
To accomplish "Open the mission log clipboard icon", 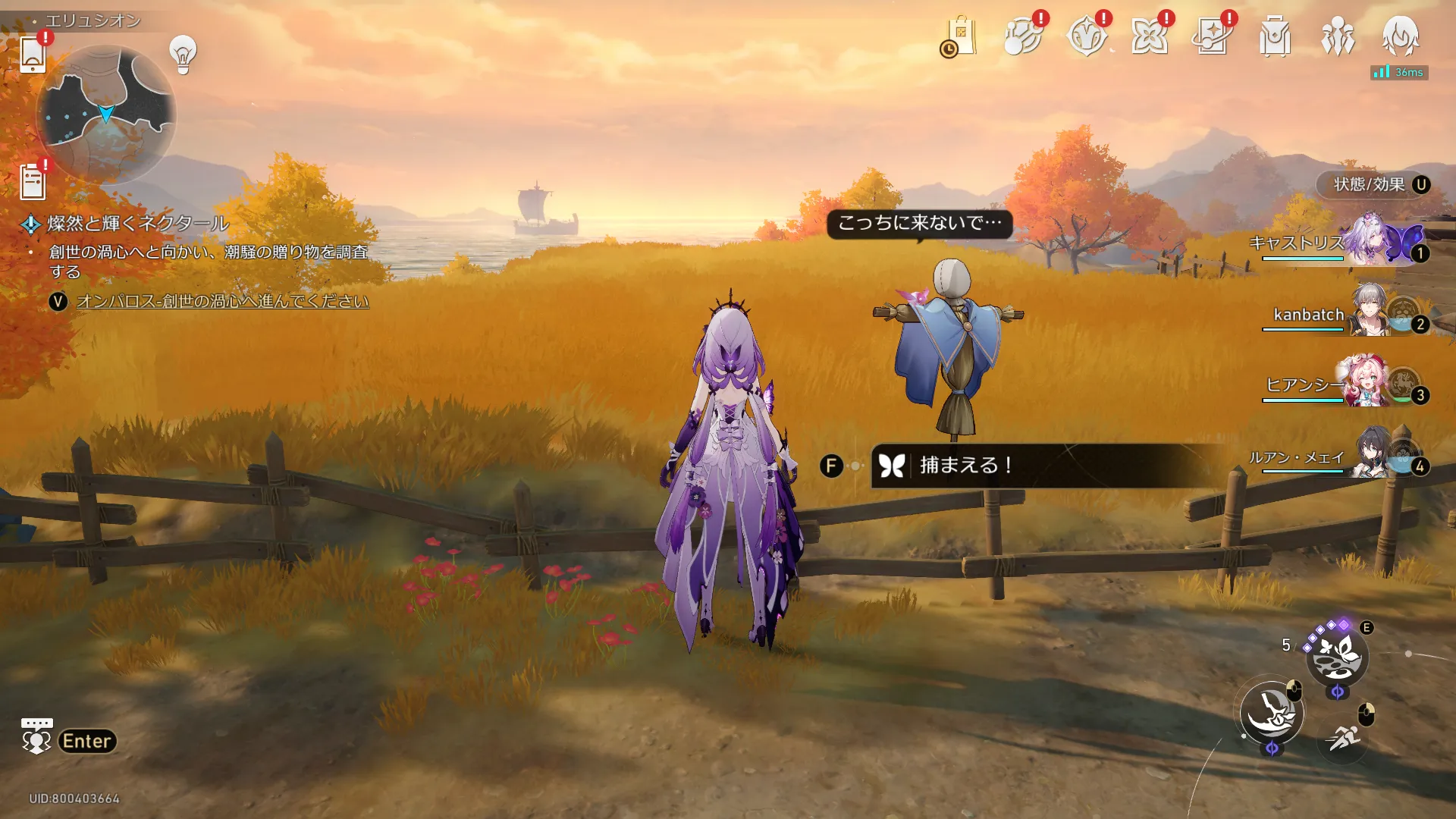I will pyautogui.click(x=33, y=182).
